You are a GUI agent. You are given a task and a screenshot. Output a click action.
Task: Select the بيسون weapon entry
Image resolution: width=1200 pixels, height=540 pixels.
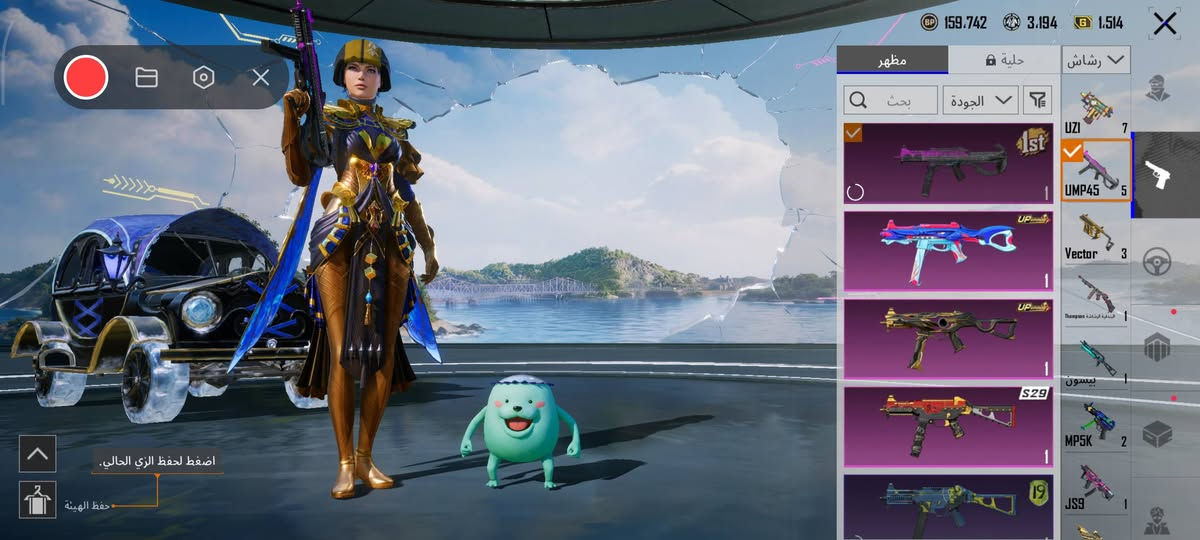(x=1096, y=362)
